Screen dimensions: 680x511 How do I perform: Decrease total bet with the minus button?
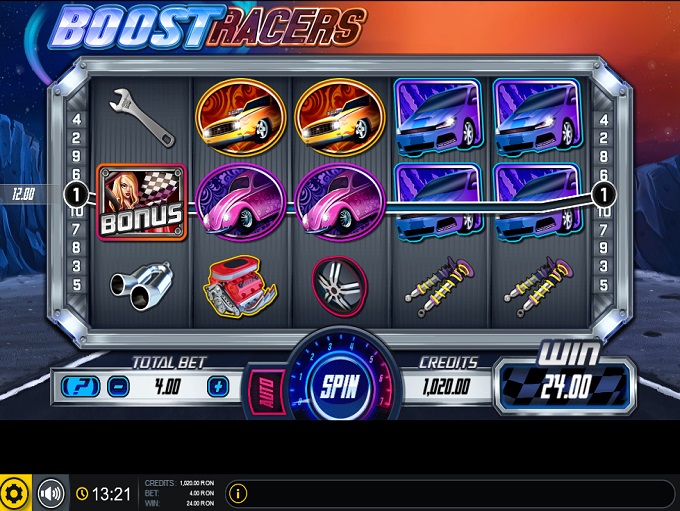pos(116,386)
